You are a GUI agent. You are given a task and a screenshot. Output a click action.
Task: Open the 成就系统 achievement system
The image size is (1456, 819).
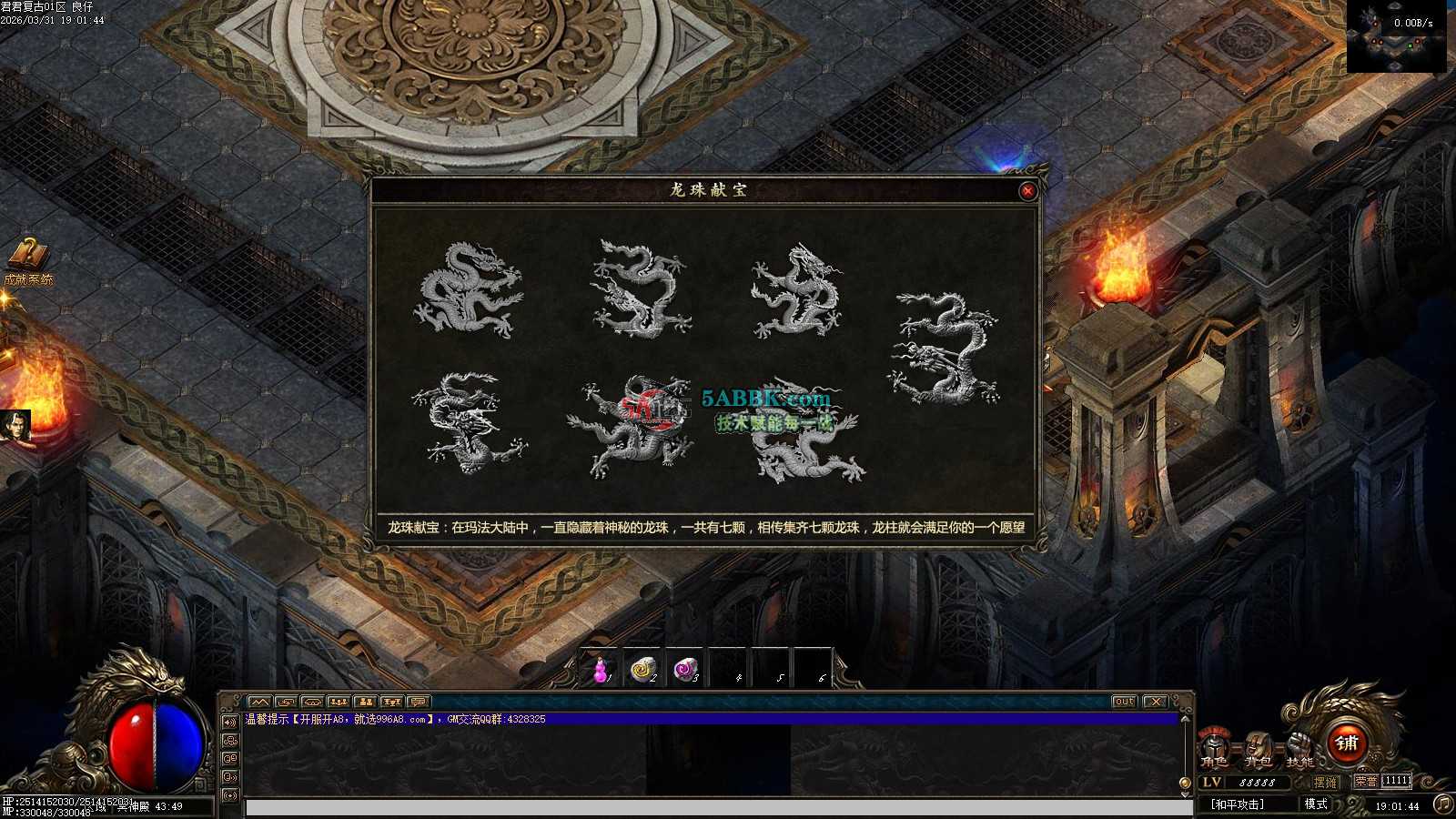(29, 261)
